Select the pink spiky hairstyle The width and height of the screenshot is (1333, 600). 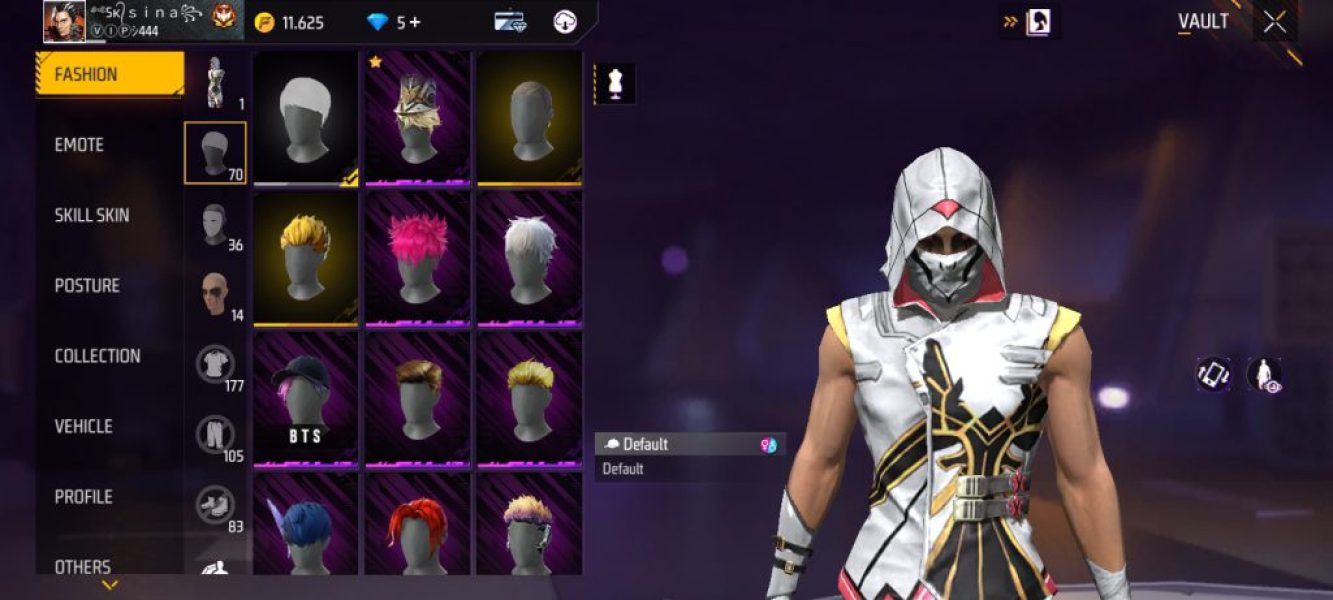417,258
